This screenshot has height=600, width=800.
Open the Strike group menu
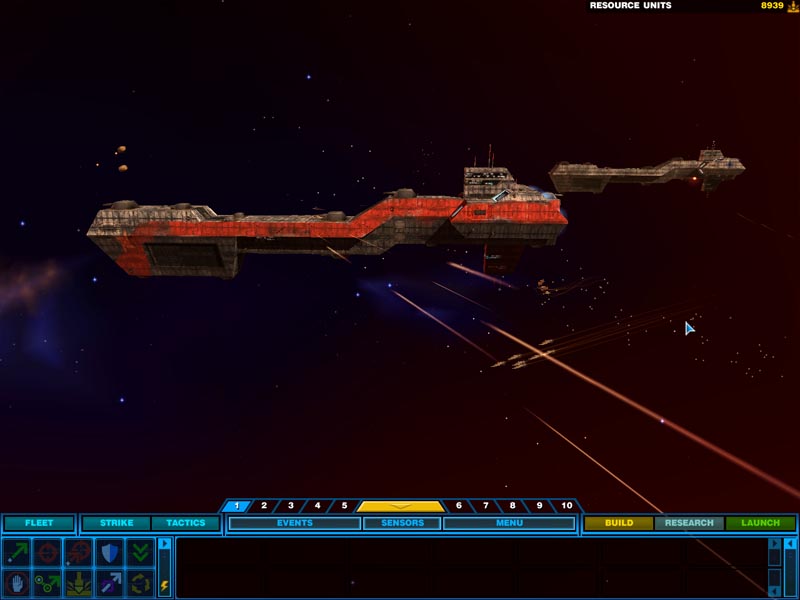(116, 523)
